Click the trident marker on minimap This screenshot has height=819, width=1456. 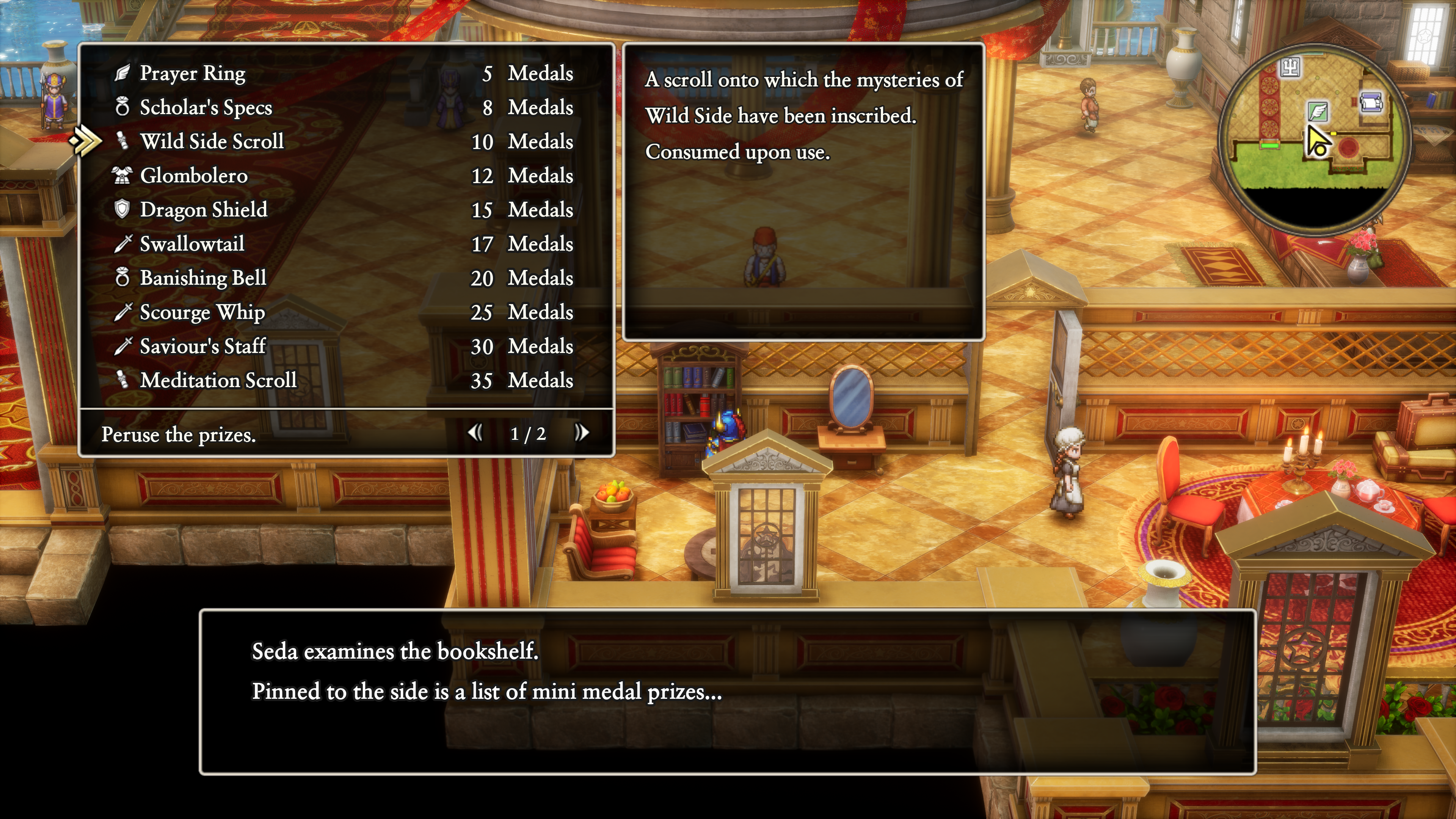point(1290,68)
